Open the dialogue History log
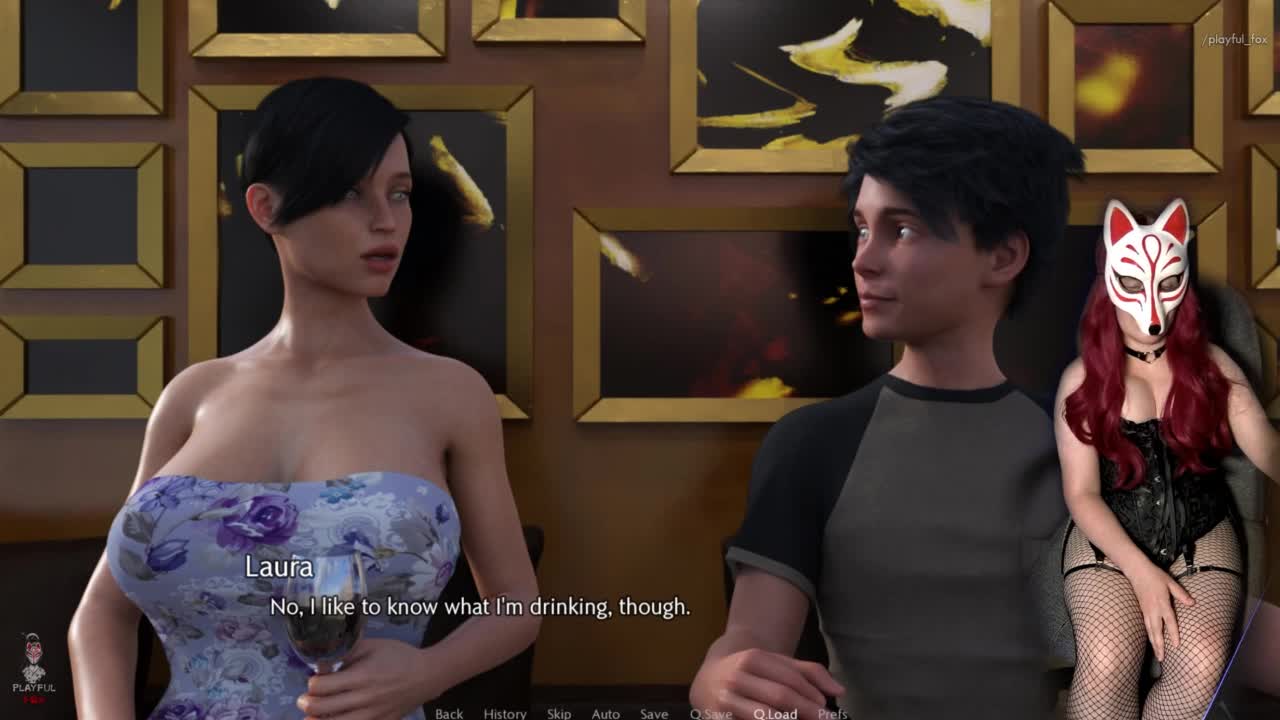The width and height of the screenshot is (1280, 720). point(505,713)
